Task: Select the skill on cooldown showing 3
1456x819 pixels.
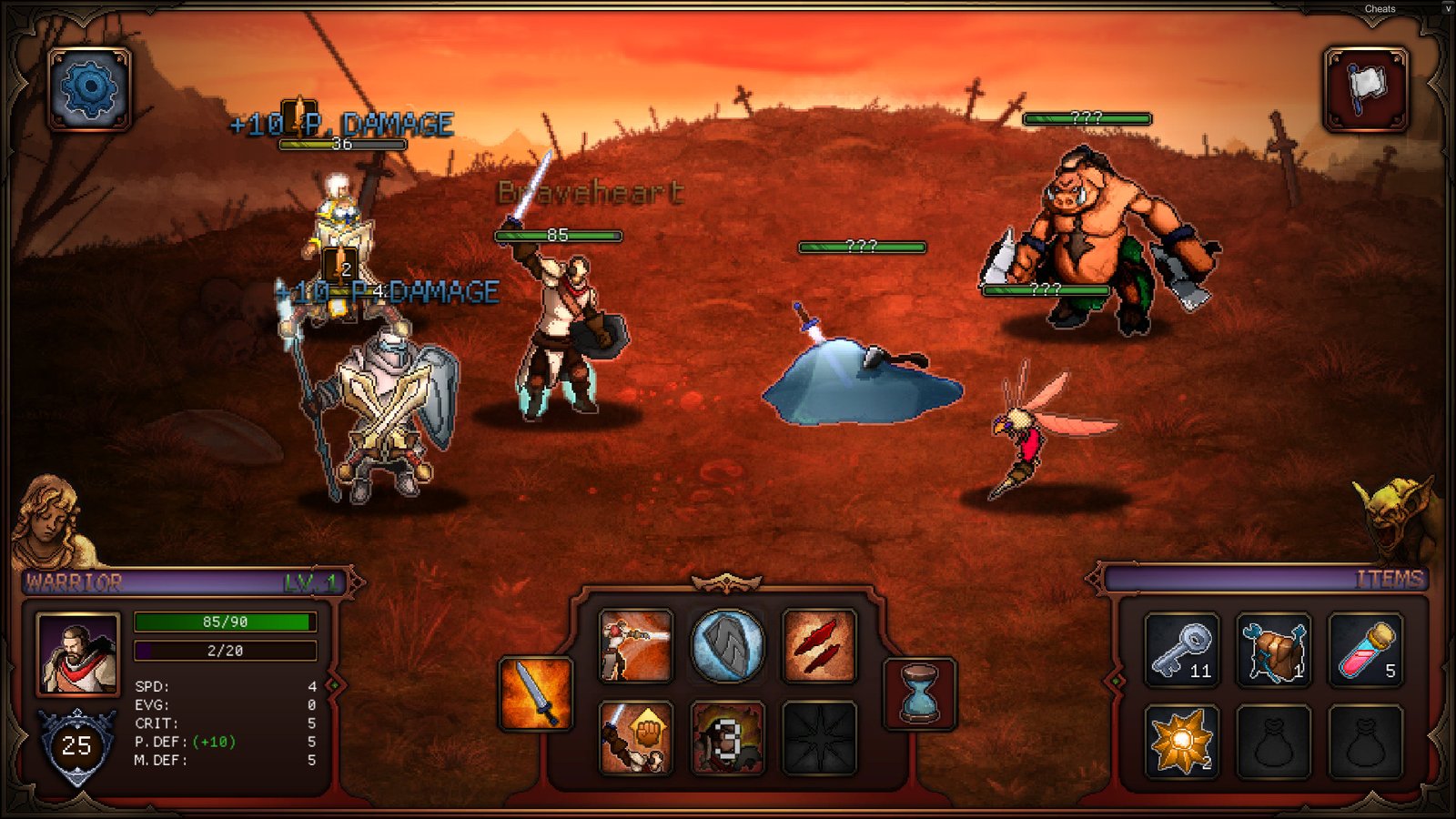Action: point(727,736)
